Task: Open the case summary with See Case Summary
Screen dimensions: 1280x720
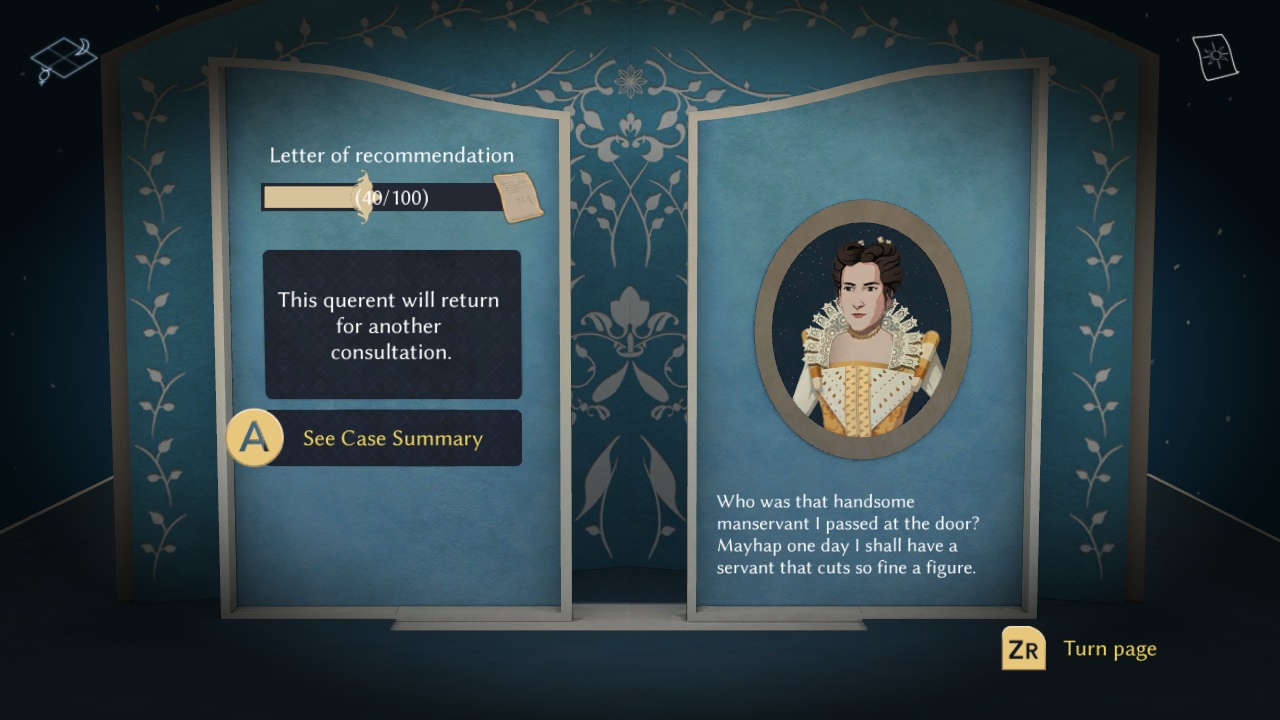Action: [393, 438]
